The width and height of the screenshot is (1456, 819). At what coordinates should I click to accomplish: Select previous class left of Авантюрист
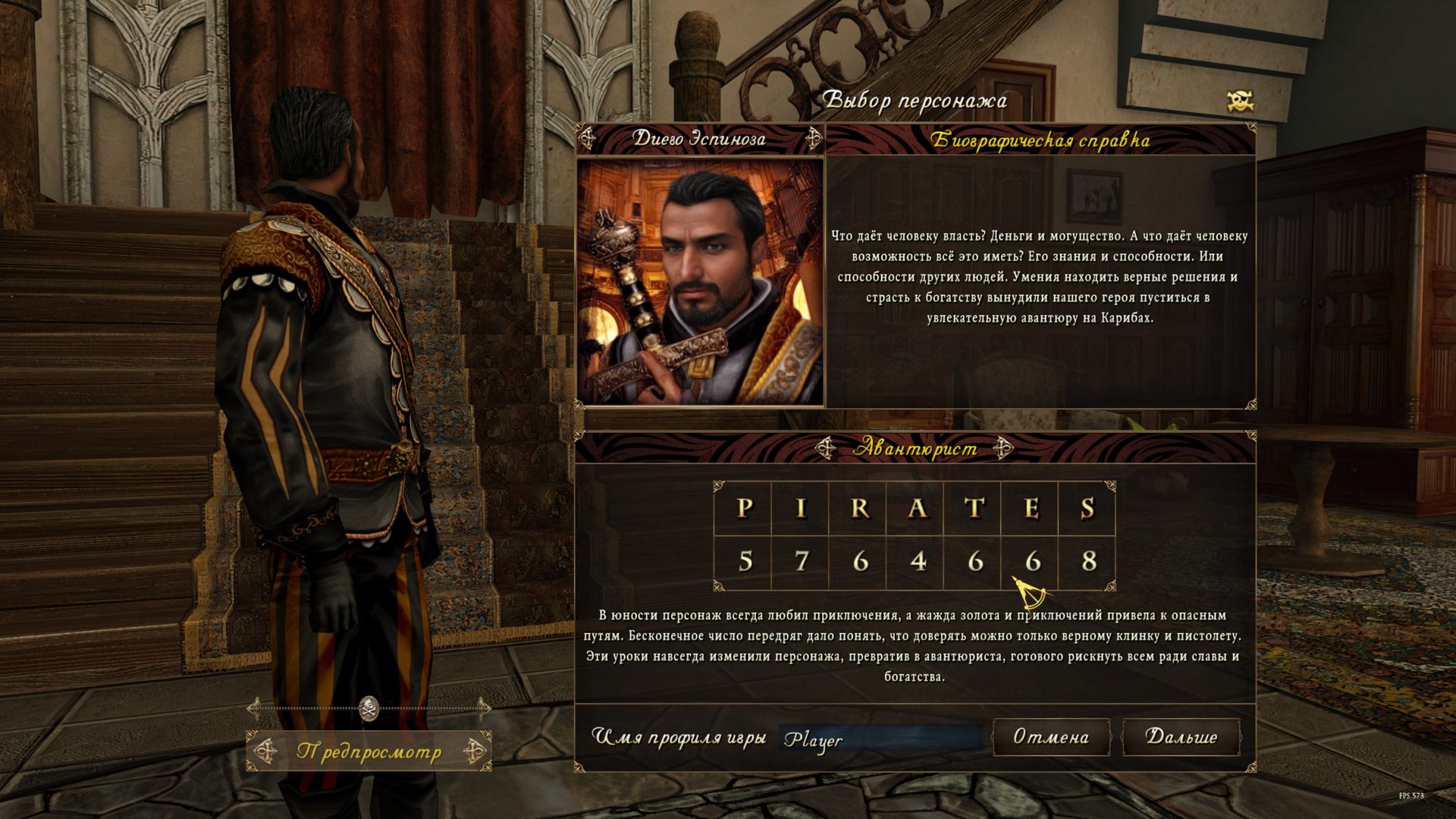tap(826, 448)
